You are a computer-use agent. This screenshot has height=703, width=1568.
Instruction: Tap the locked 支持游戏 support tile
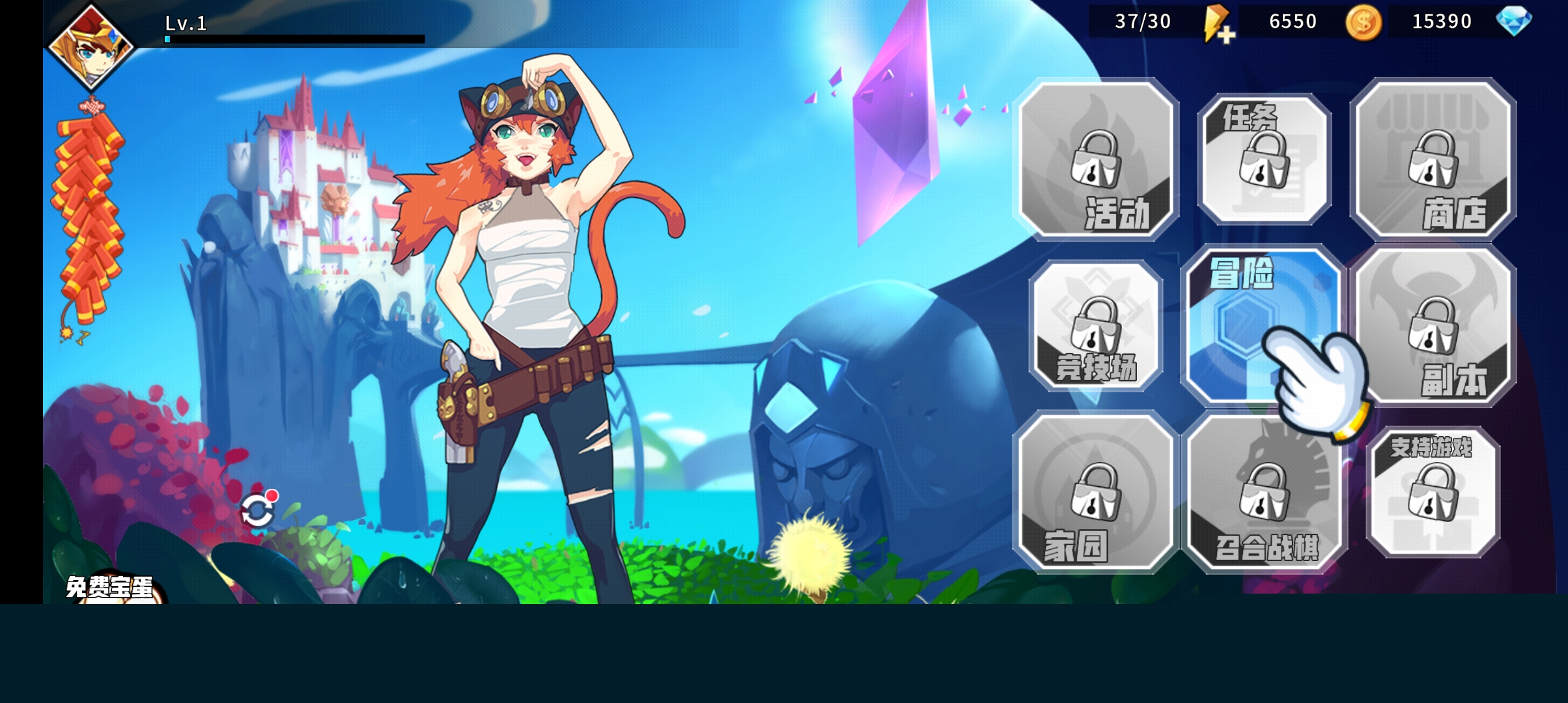tap(1433, 492)
